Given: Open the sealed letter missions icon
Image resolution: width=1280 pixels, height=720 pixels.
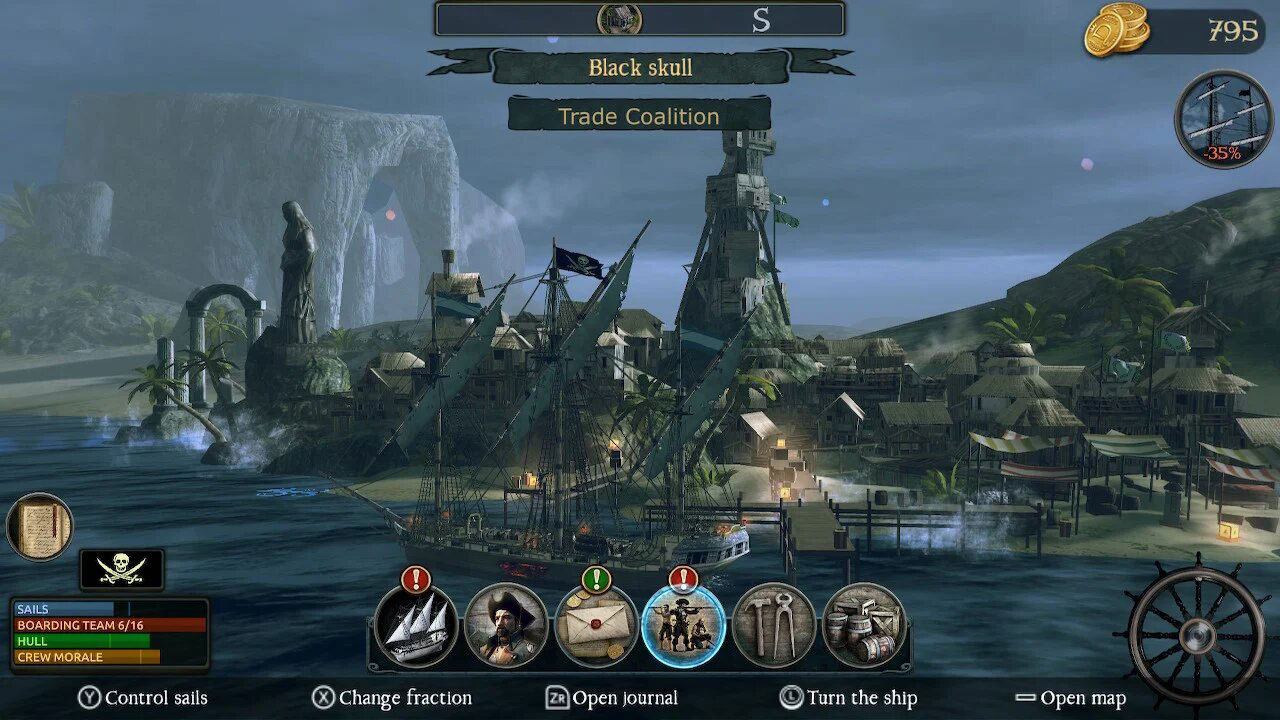Looking at the screenshot, I should [x=596, y=626].
